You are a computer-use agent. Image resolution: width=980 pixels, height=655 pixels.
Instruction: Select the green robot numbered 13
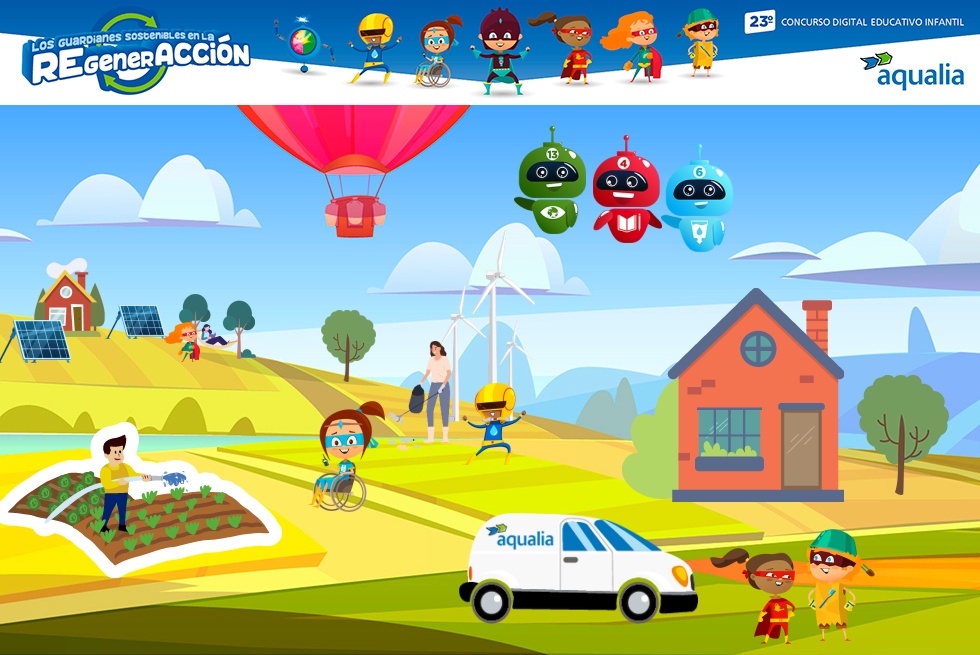[x=552, y=182]
